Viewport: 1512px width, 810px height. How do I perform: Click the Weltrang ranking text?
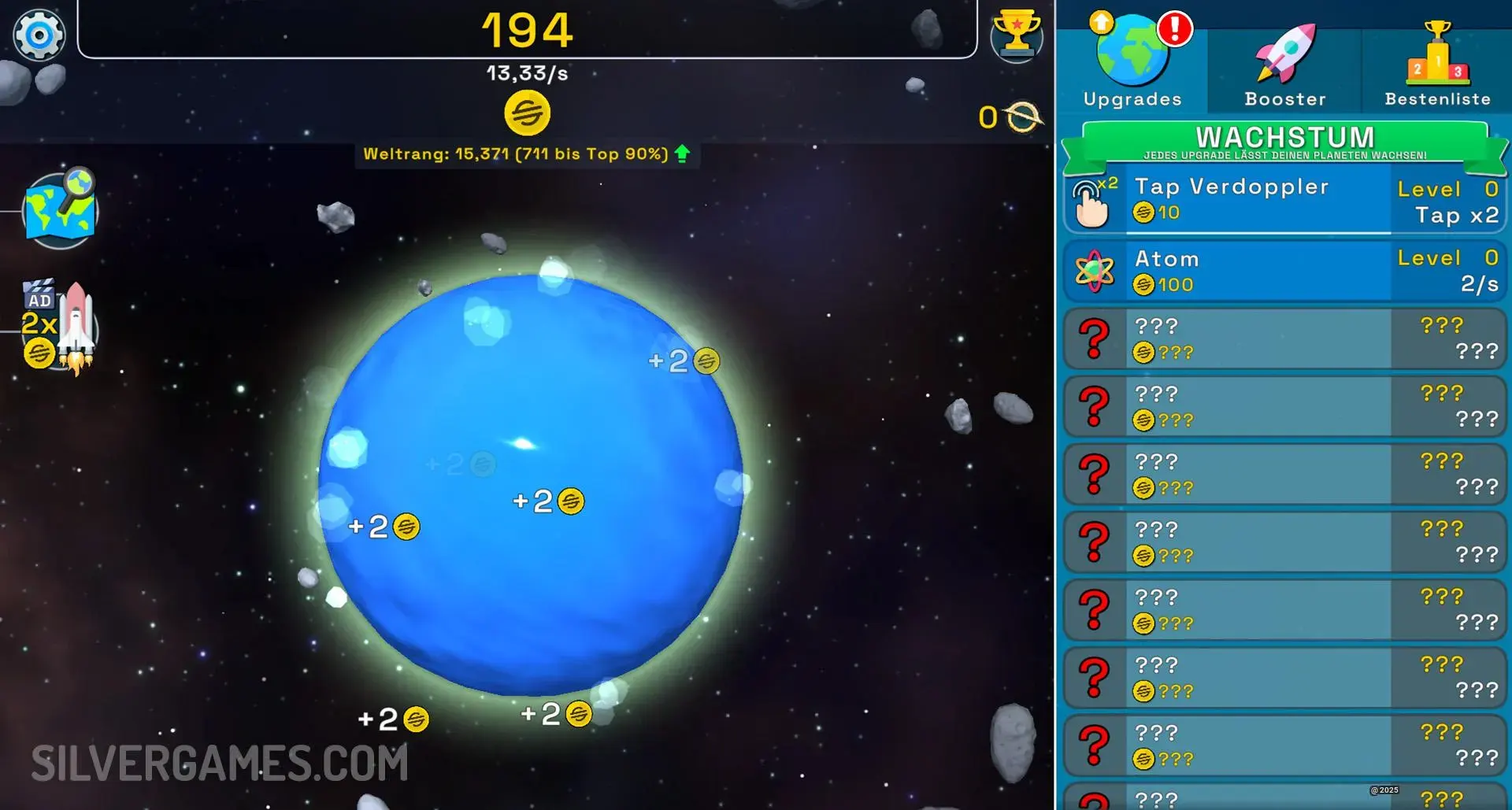[x=516, y=154]
